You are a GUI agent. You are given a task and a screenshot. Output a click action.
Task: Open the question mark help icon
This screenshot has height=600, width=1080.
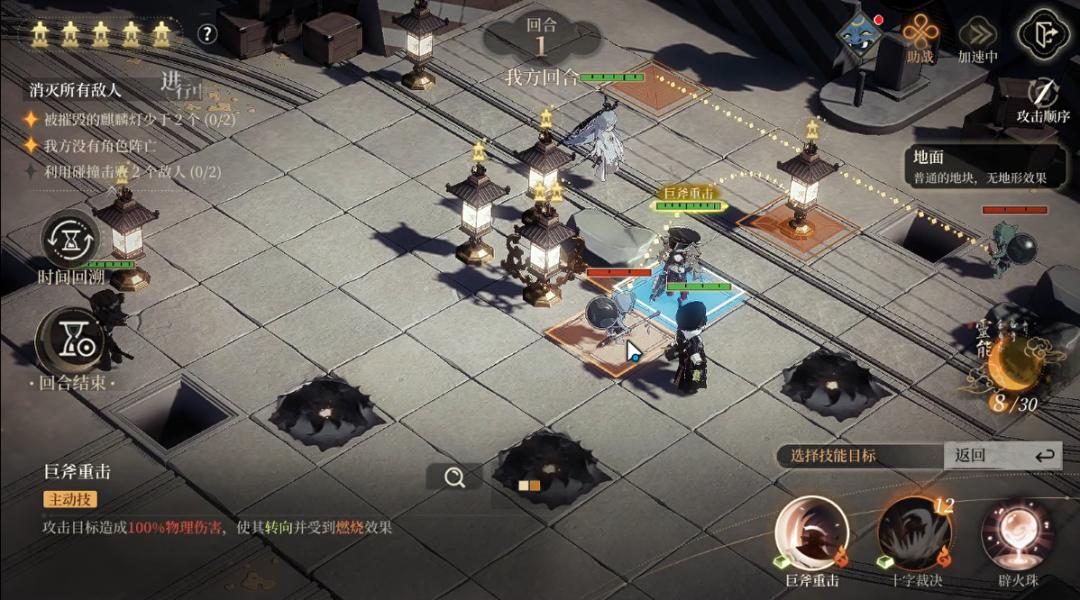207,34
